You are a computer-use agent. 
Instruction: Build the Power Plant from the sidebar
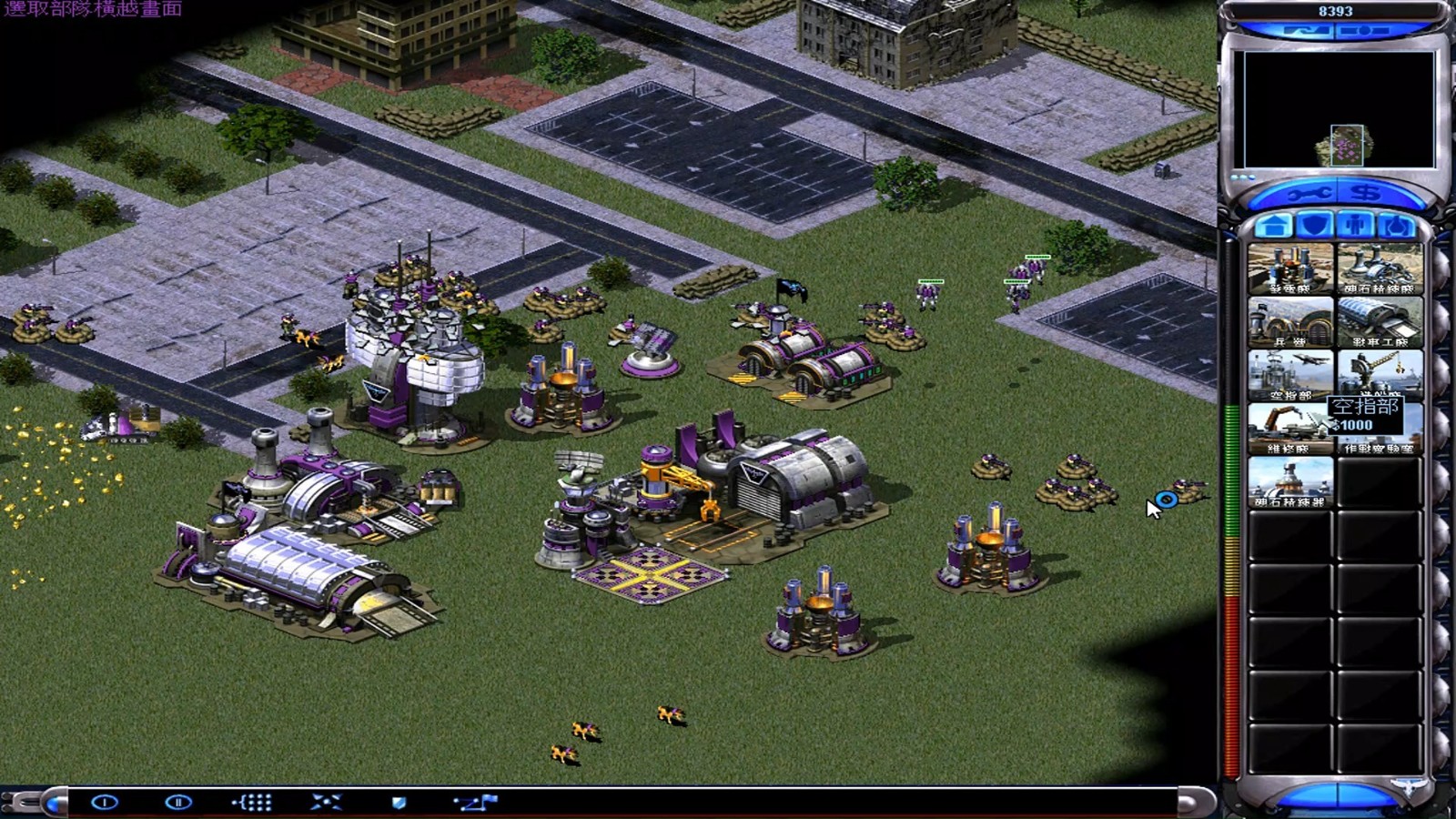[1290, 268]
